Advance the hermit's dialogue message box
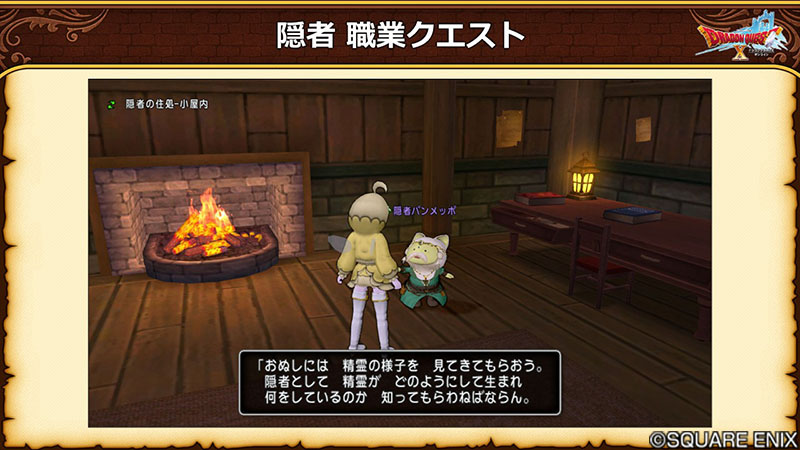Screen dimensions: 800x450 pyautogui.click(x=399, y=381)
